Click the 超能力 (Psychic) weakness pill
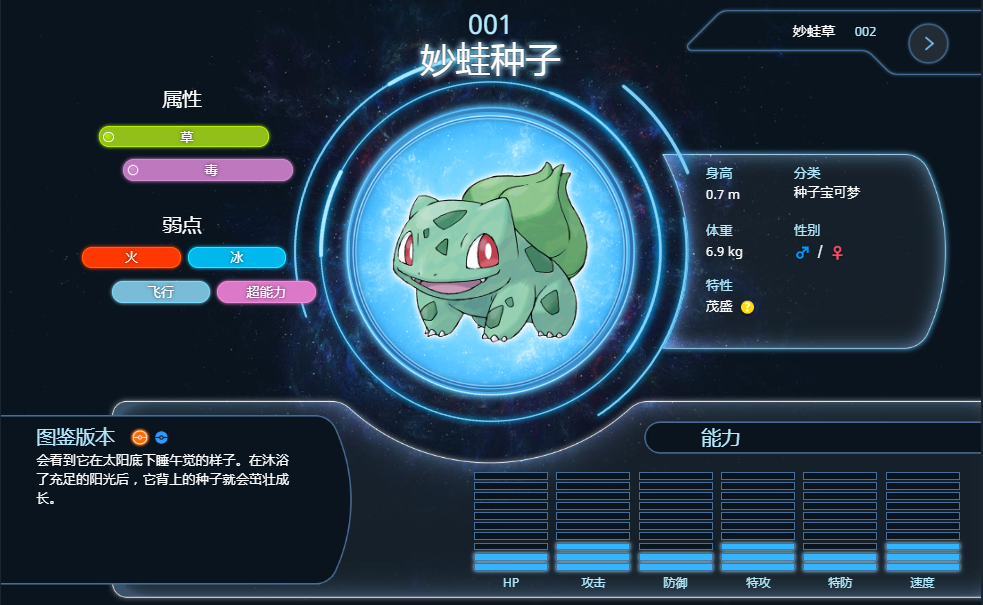The width and height of the screenshot is (983, 605). pos(266,292)
